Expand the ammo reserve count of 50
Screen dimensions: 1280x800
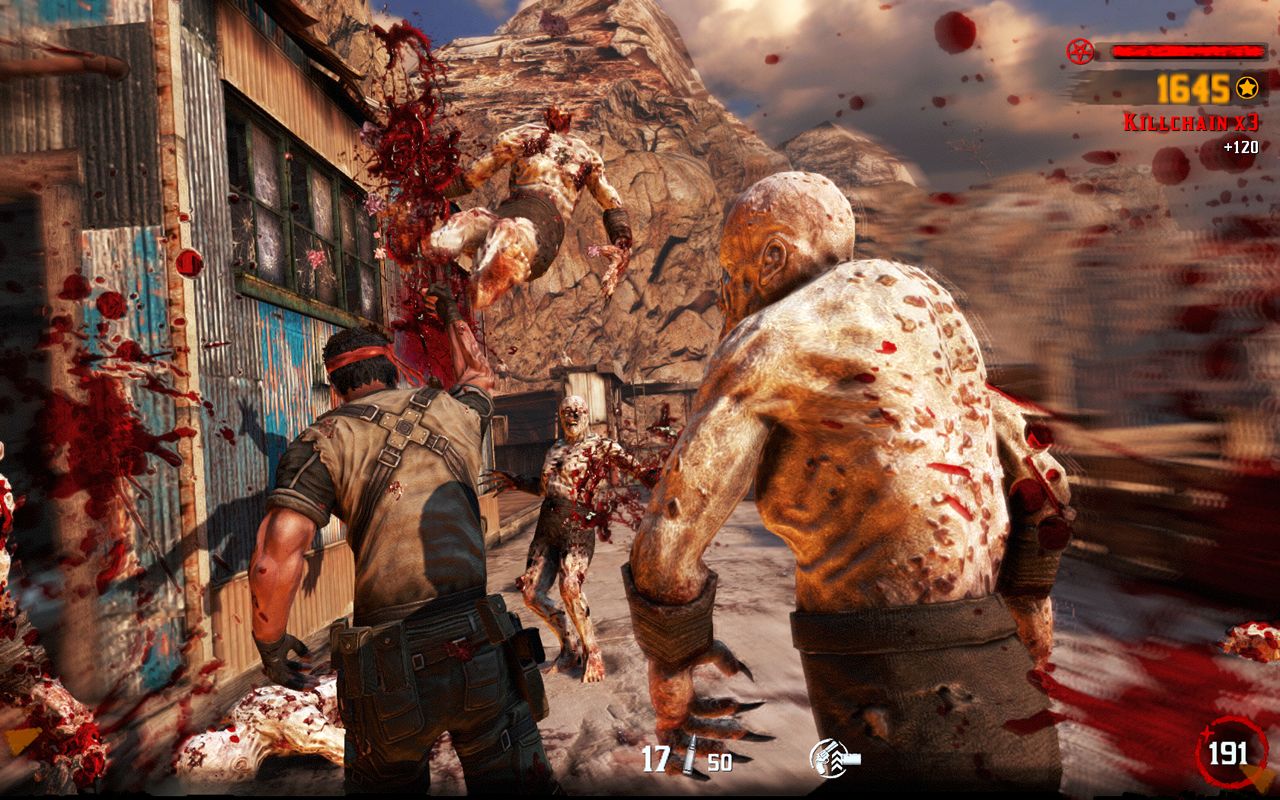click(718, 761)
